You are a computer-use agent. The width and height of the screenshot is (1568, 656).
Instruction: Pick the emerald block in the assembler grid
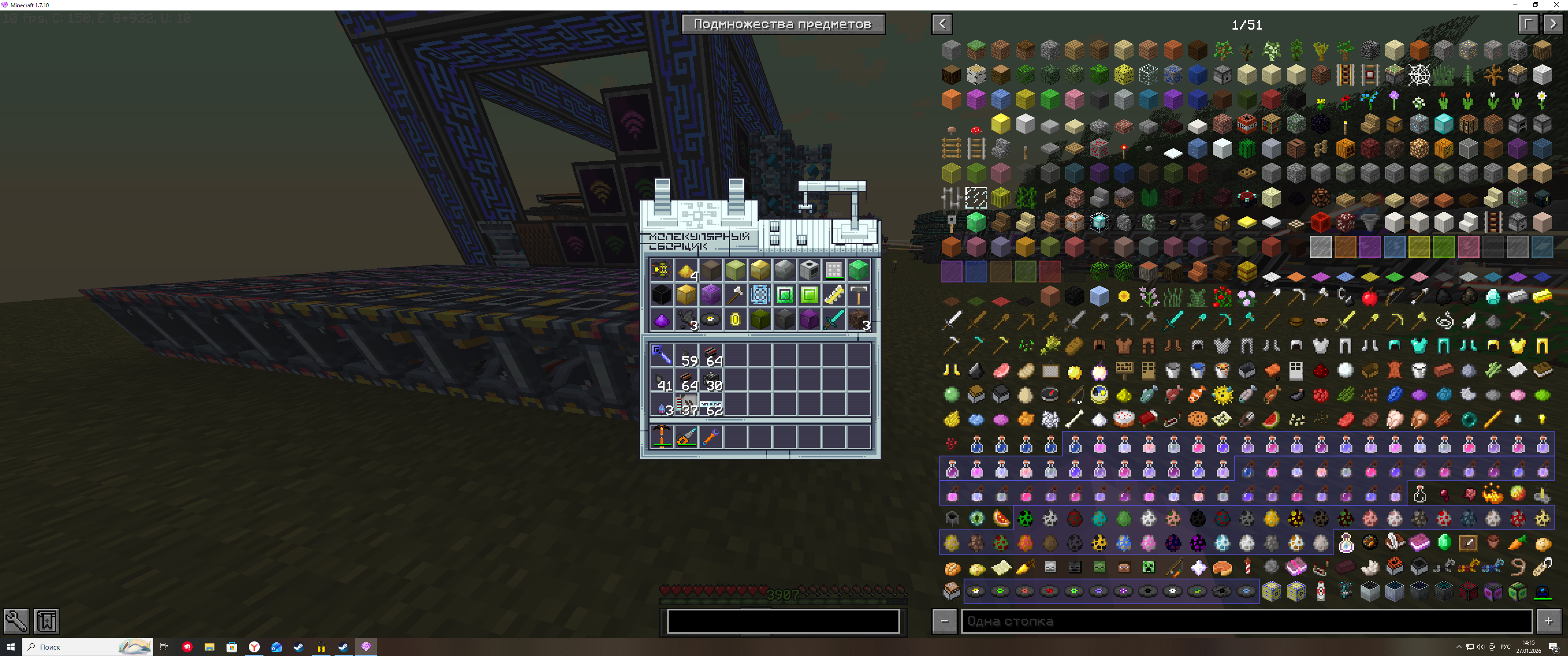[x=858, y=269]
